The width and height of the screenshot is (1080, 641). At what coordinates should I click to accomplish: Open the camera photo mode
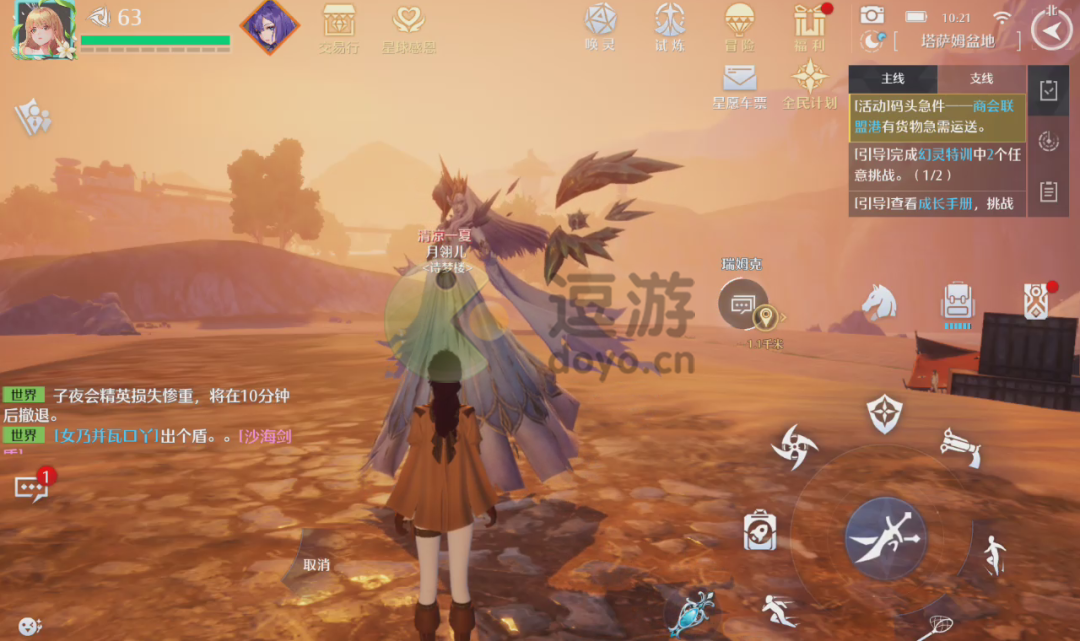872,16
